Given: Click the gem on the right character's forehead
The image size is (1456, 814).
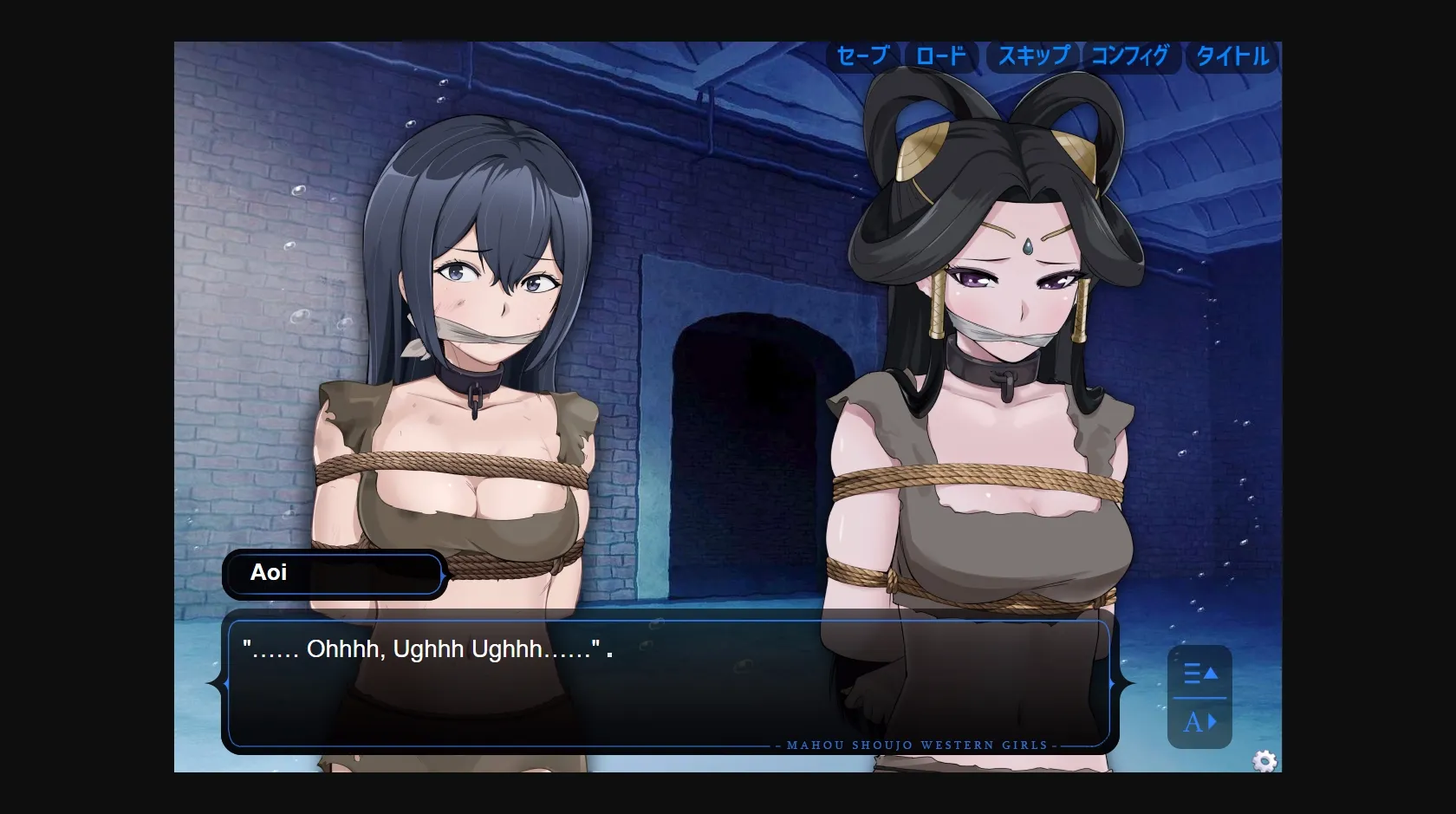Looking at the screenshot, I should tap(1024, 248).
